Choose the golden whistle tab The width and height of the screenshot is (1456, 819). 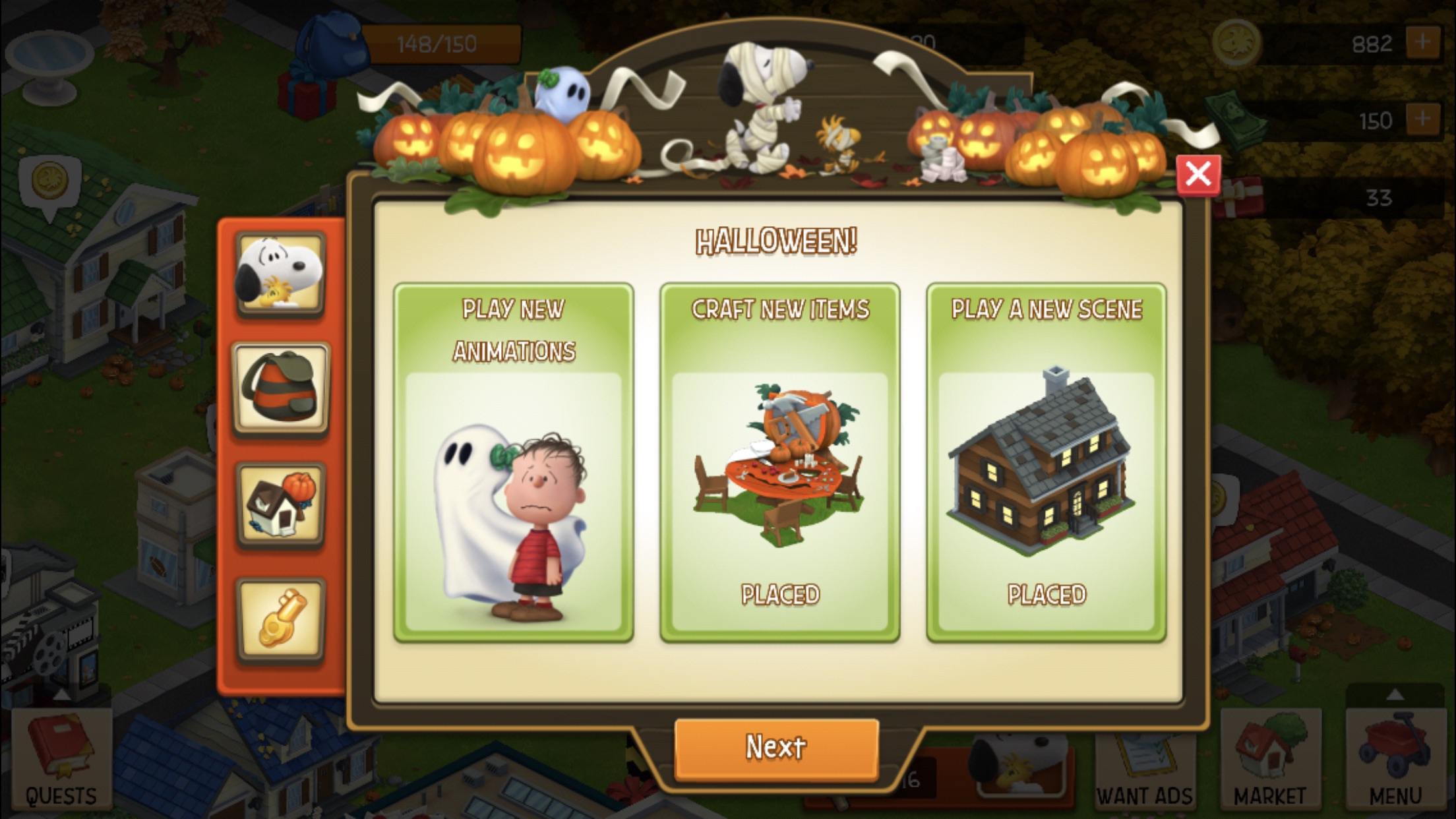[x=281, y=620]
